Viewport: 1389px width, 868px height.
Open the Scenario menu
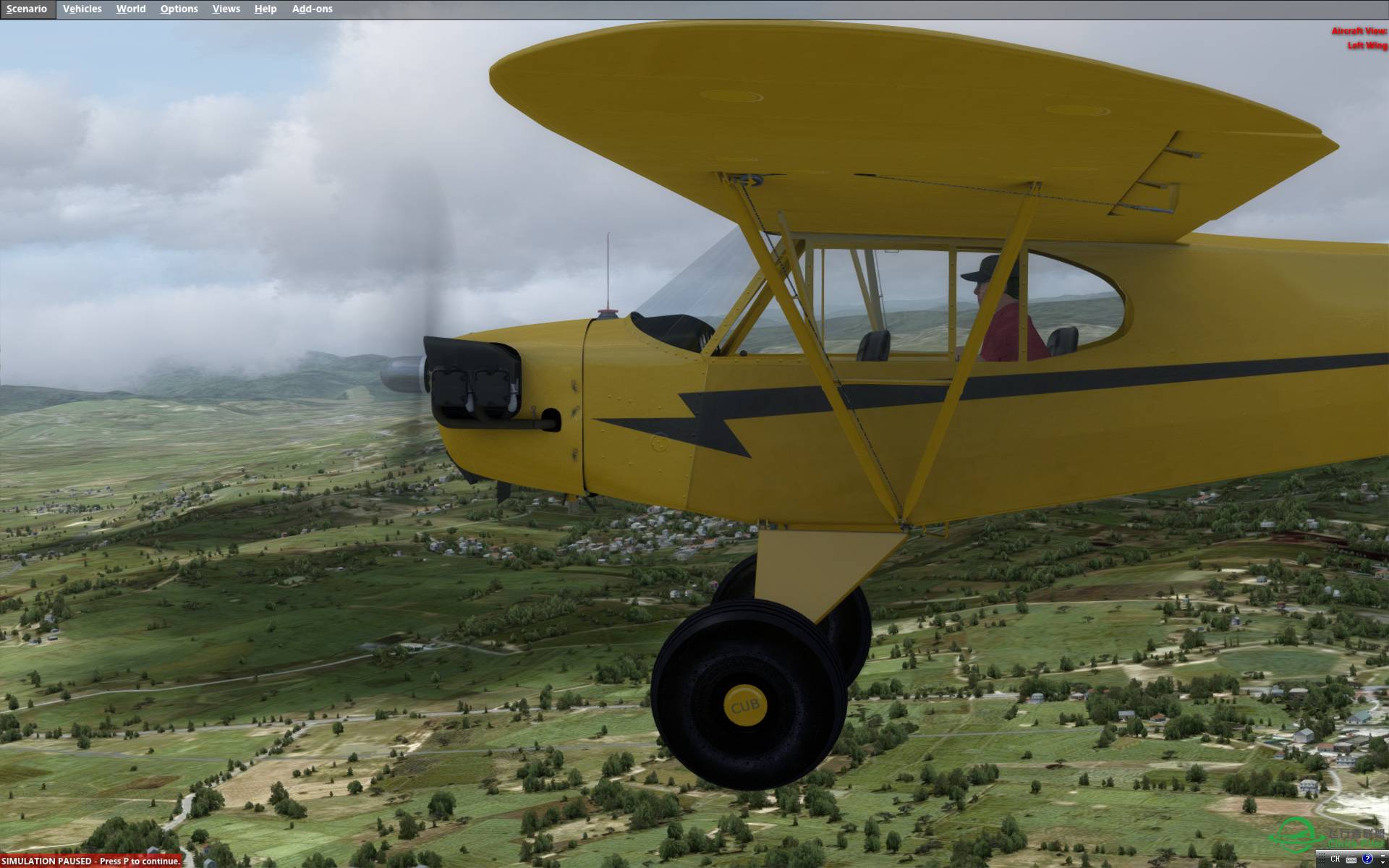point(27,9)
